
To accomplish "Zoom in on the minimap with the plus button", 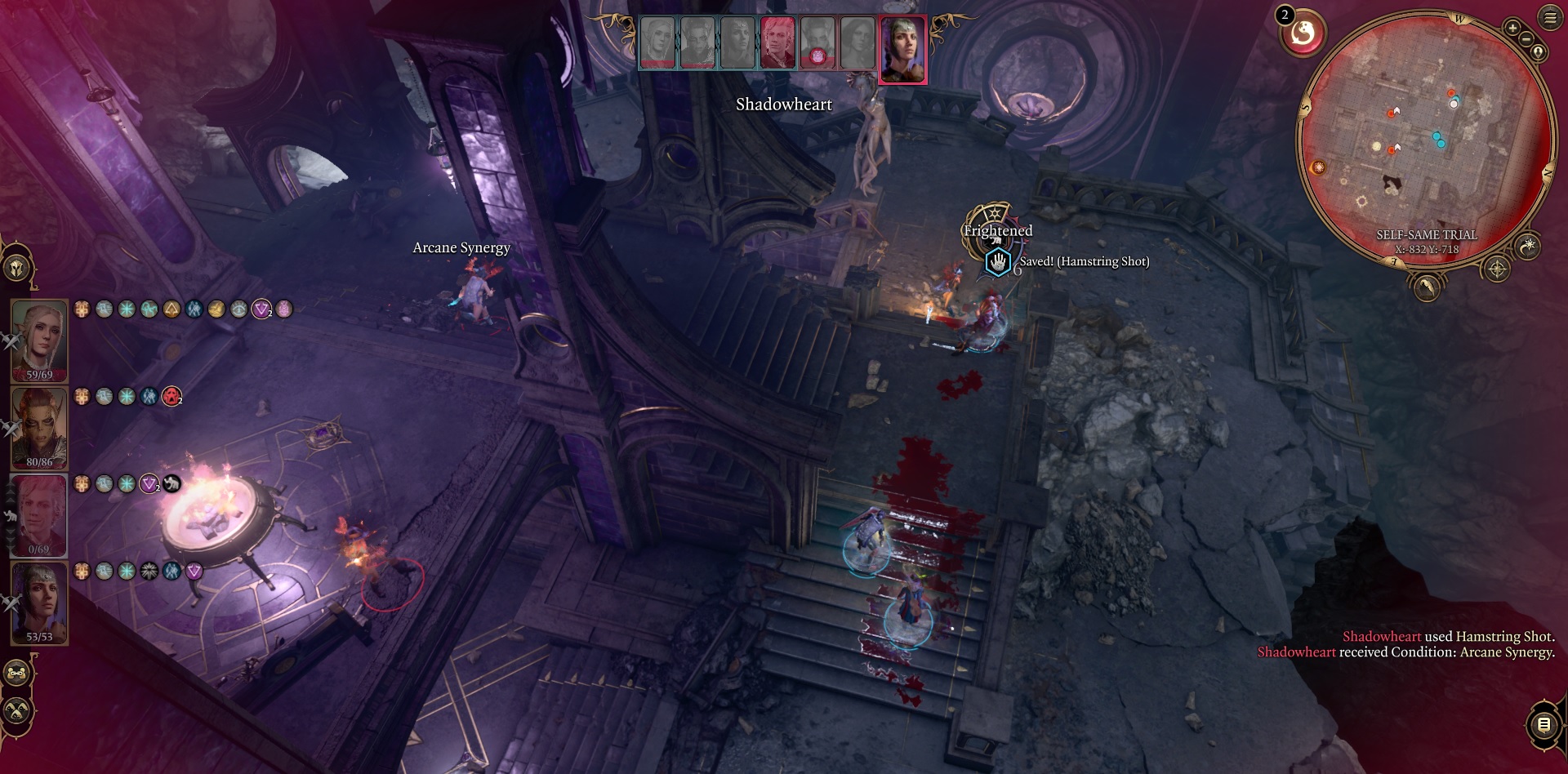I will click(1512, 28).
